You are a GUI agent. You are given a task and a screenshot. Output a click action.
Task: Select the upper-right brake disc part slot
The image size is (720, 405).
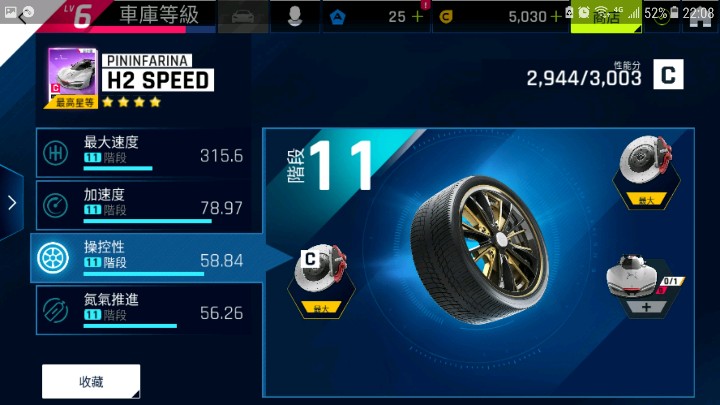[x=645, y=168]
